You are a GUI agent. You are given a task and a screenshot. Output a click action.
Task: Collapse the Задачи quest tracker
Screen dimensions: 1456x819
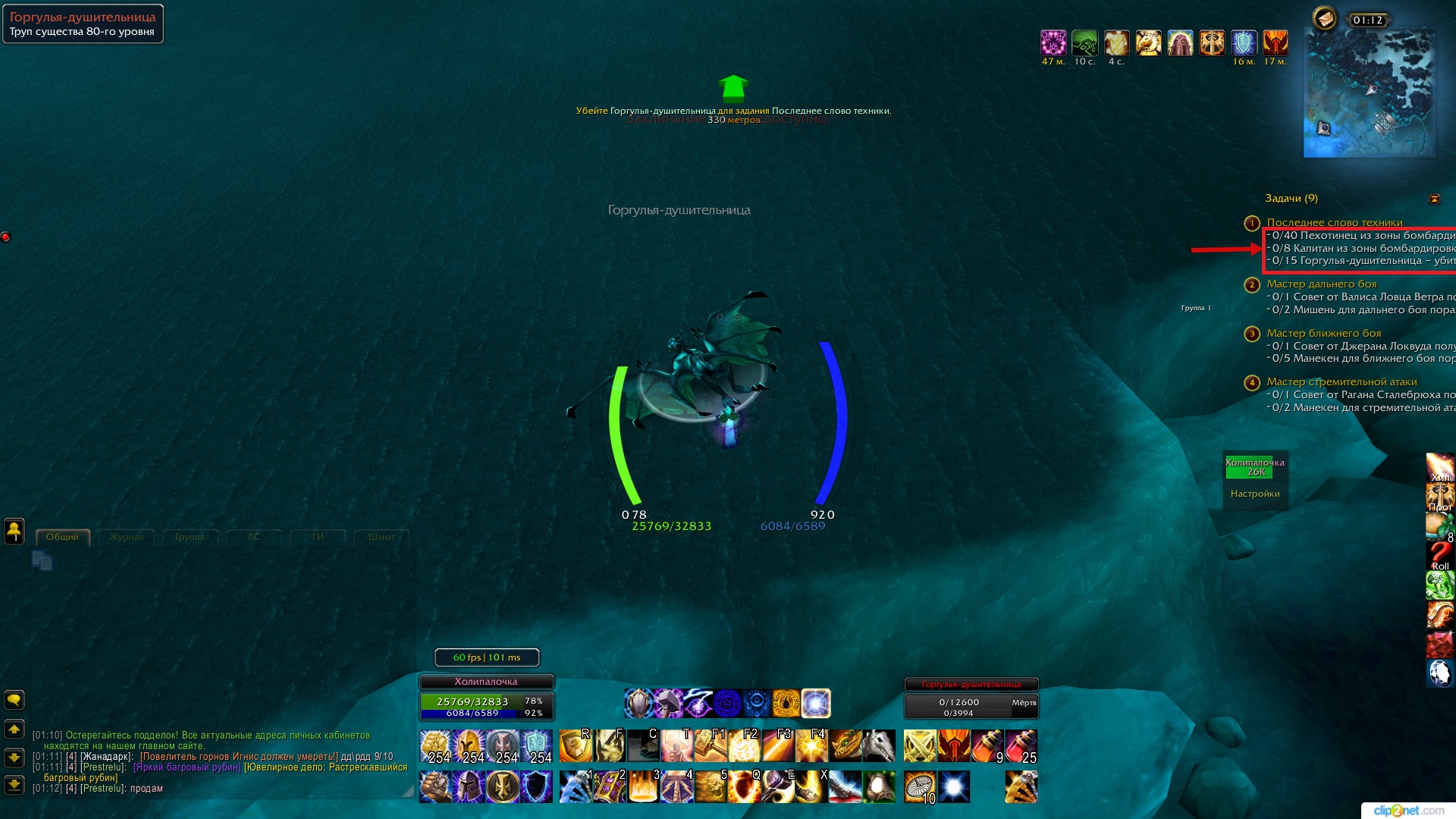tap(1434, 199)
